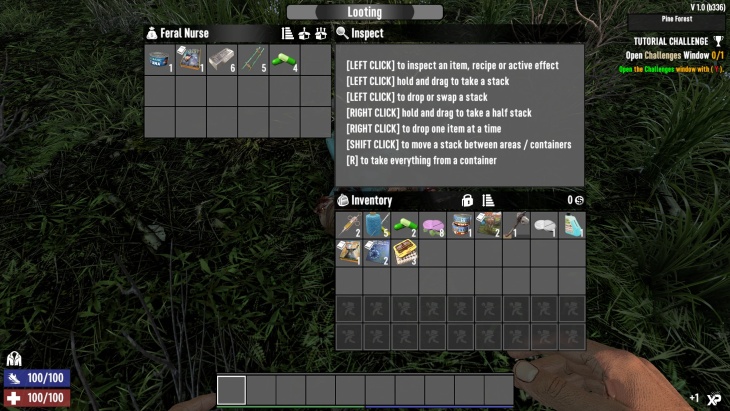
Task: Take the canned tuna from the loot
Action: click(160, 60)
